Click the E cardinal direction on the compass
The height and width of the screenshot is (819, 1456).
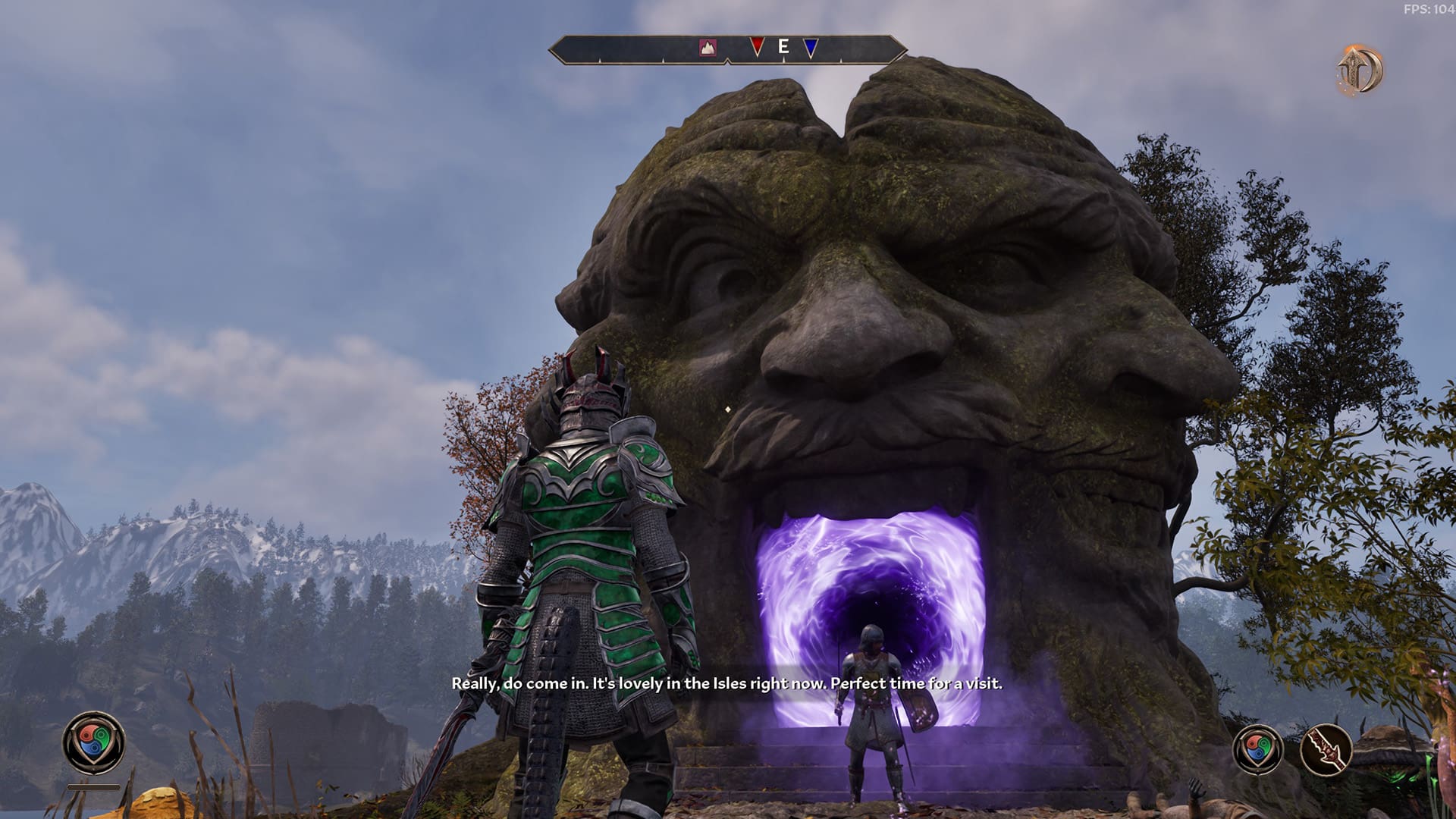pyautogui.click(x=783, y=47)
